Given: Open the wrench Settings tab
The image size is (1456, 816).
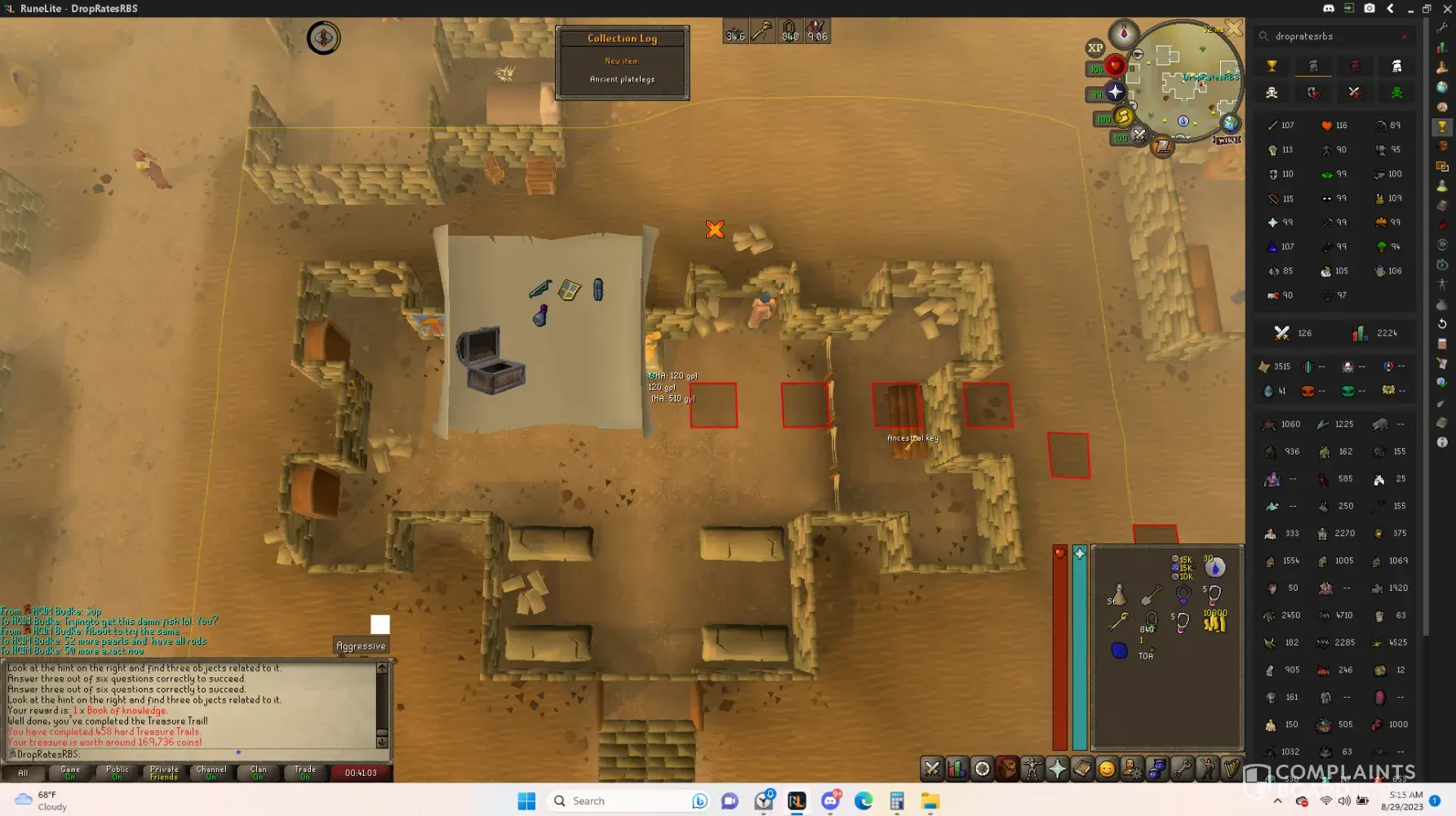Looking at the screenshot, I should [1182, 769].
